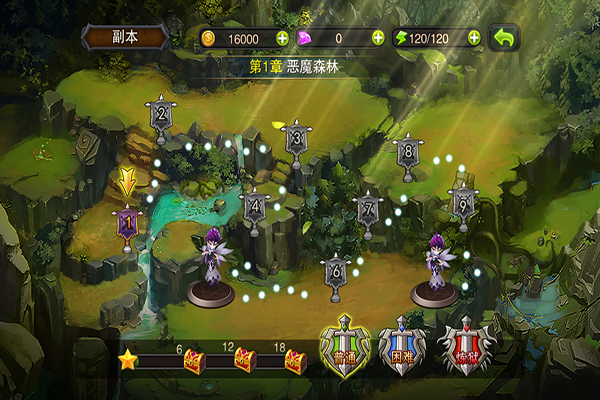The image size is (600, 400).
Task: Open the 6-star reward chest
Action: pos(192,360)
